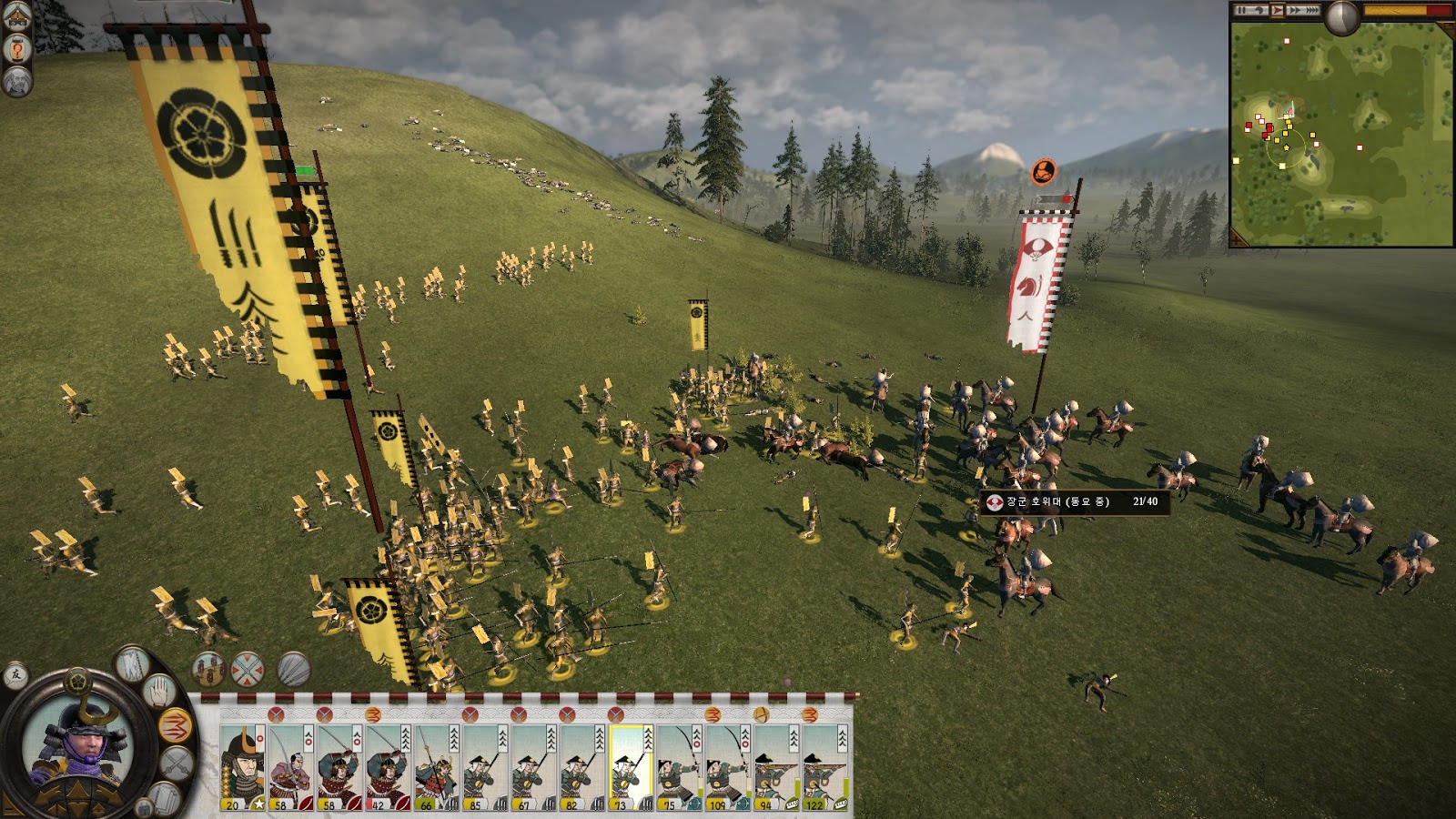The image size is (1456, 819).
Task: Click the kanji button beside the command dial
Action: (15, 675)
